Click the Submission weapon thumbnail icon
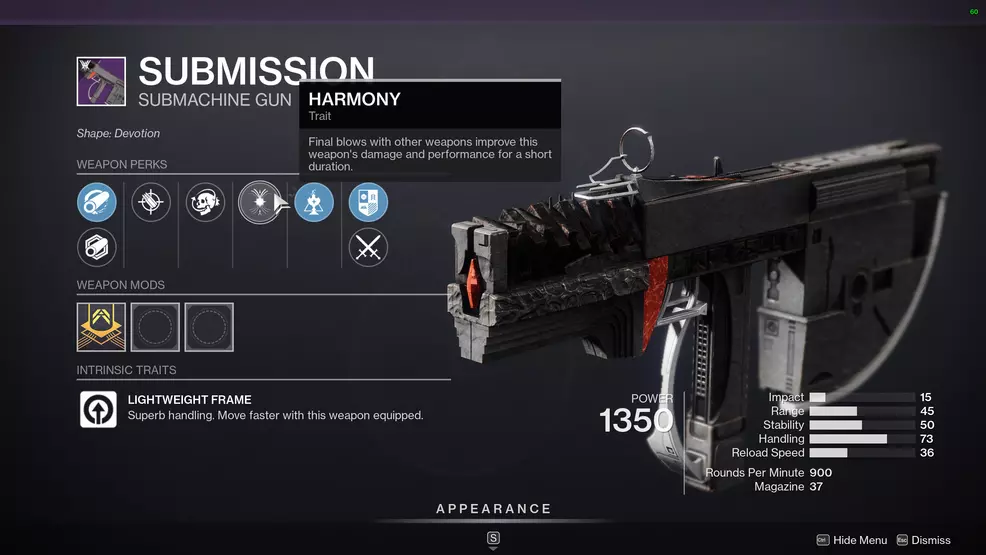986x555 pixels. click(x=101, y=82)
